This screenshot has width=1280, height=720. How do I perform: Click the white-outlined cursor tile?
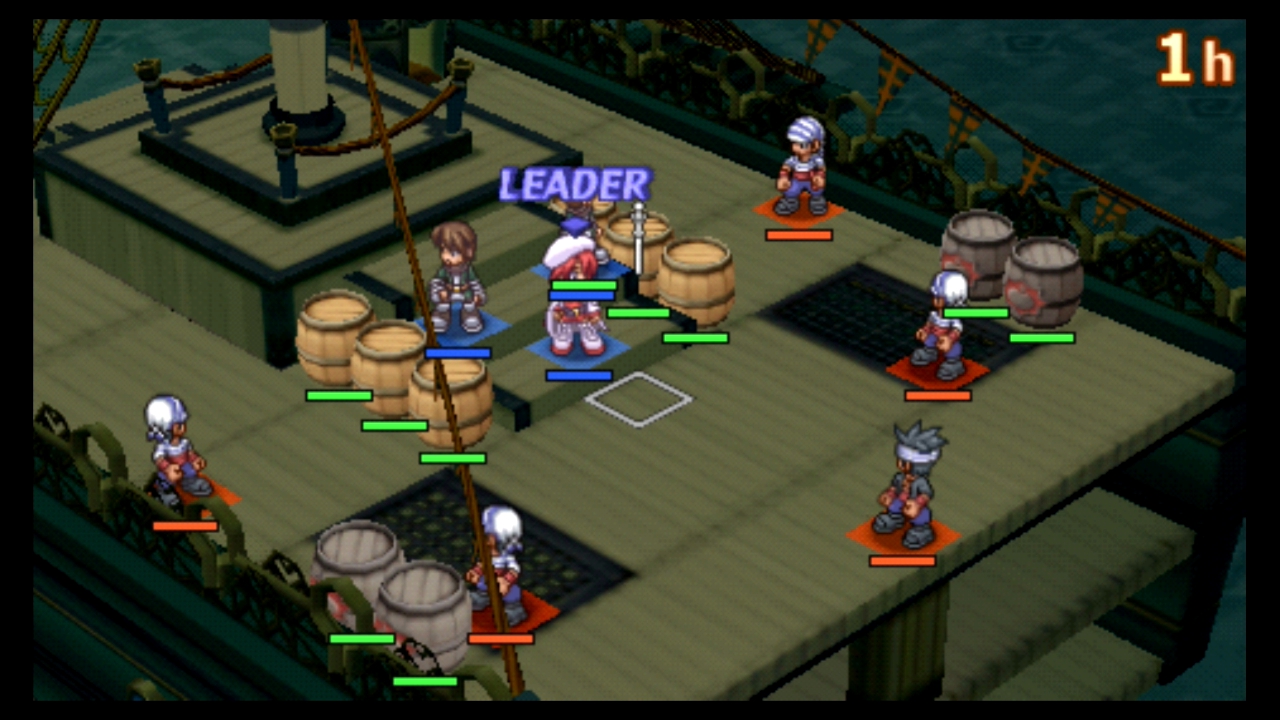(638, 399)
